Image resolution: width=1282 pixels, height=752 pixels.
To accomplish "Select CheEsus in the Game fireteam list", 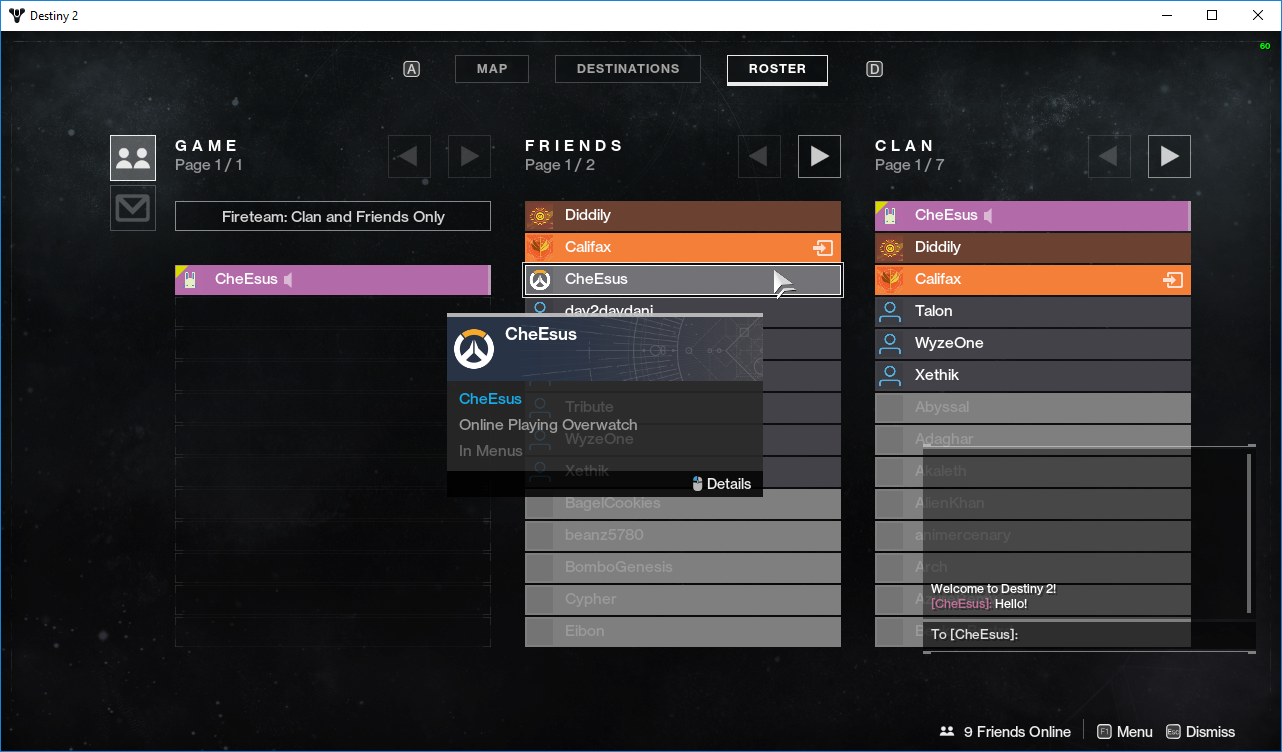I will pos(333,280).
